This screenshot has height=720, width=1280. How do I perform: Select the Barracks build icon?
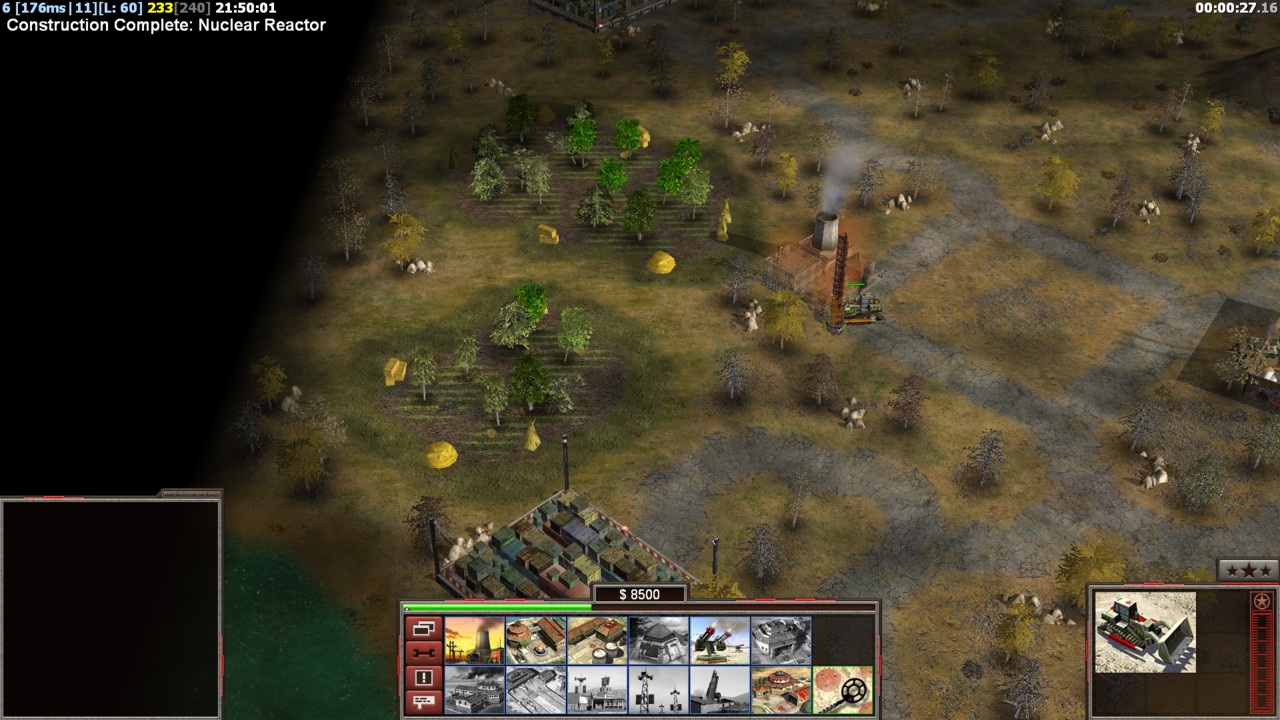536,640
